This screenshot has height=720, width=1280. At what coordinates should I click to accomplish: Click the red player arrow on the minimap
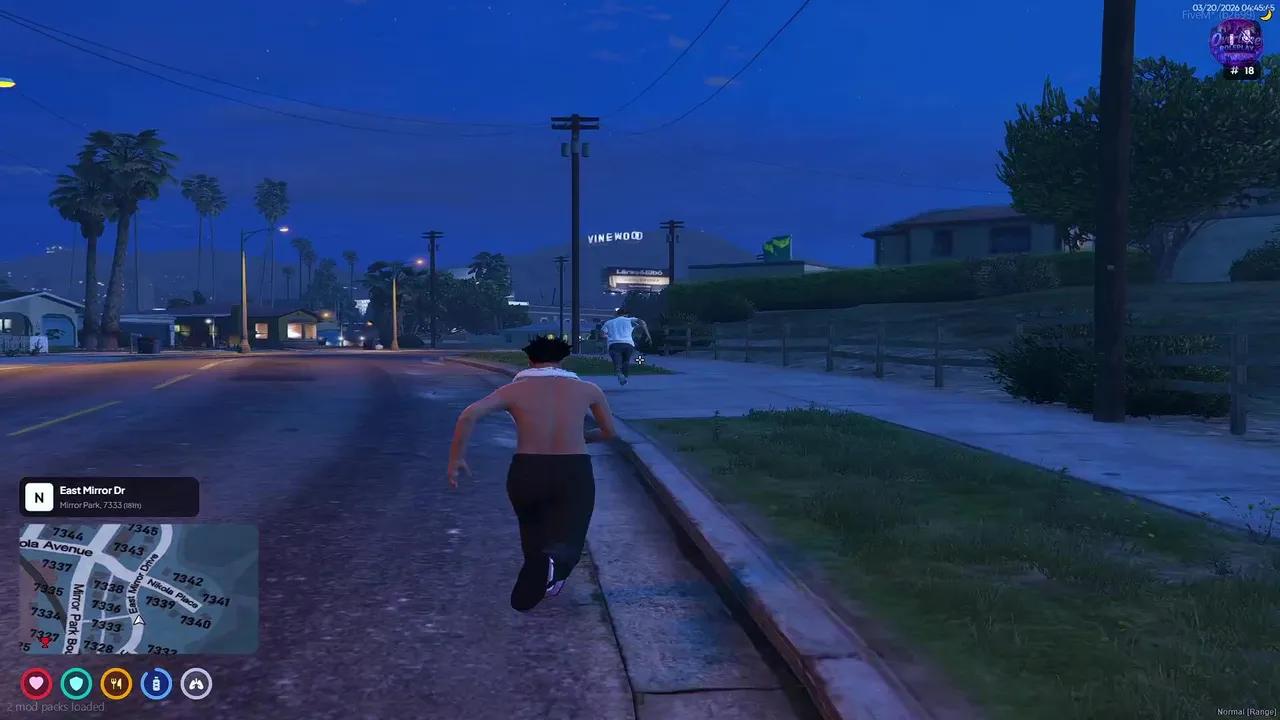tap(47, 641)
